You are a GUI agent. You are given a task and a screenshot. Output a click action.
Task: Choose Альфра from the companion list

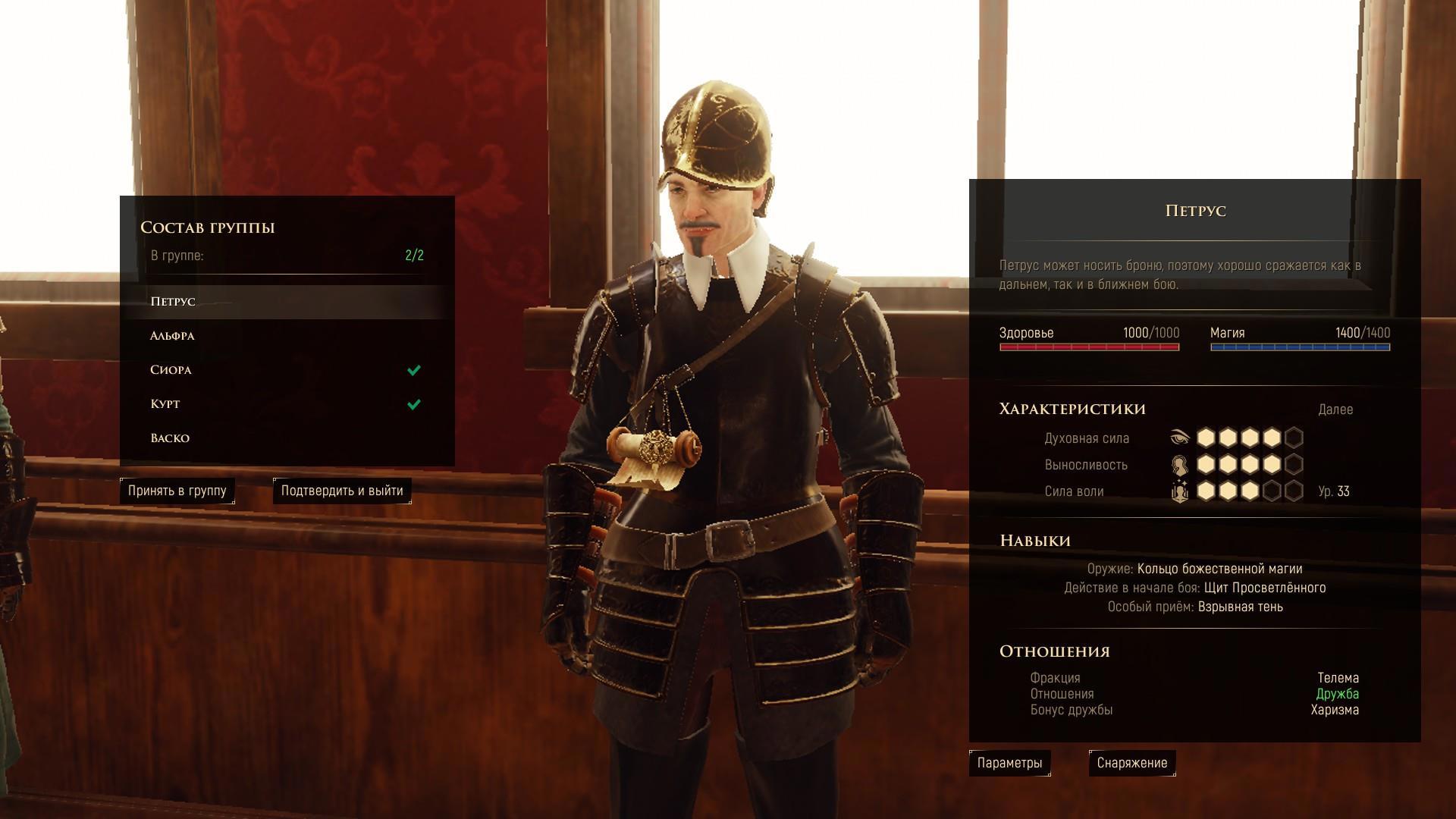tap(173, 336)
